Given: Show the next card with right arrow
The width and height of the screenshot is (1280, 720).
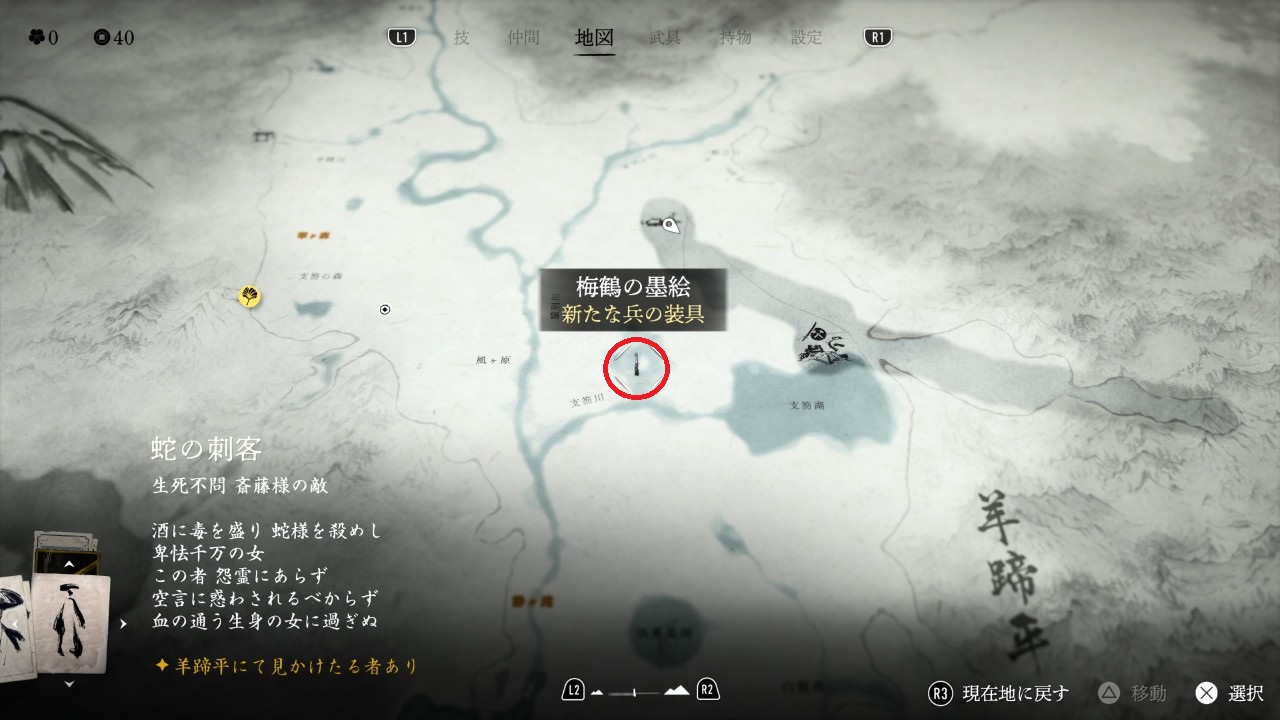Looking at the screenshot, I should [x=123, y=623].
